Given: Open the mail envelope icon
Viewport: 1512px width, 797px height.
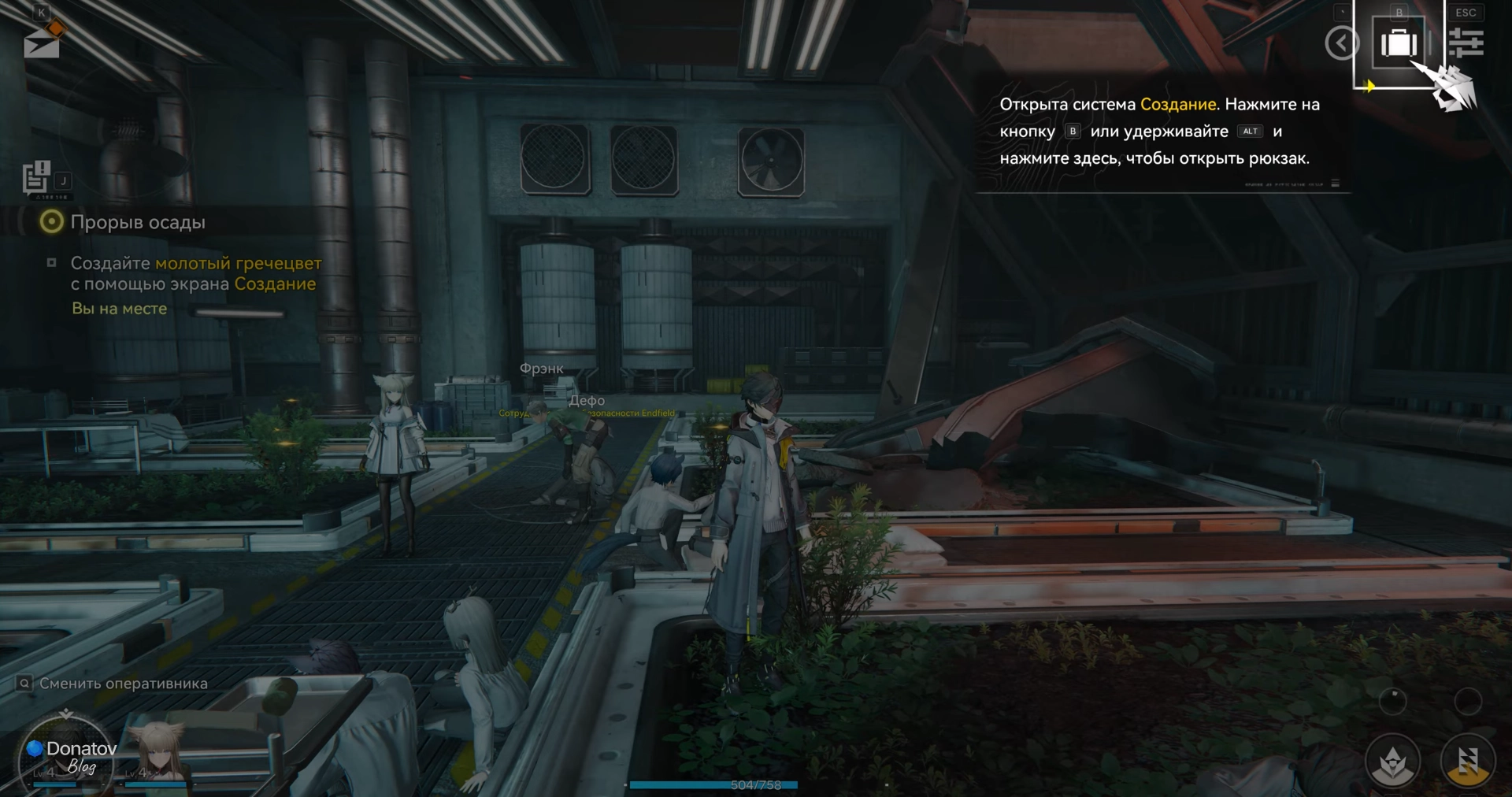Looking at the screenshot, I should point(42,44).
